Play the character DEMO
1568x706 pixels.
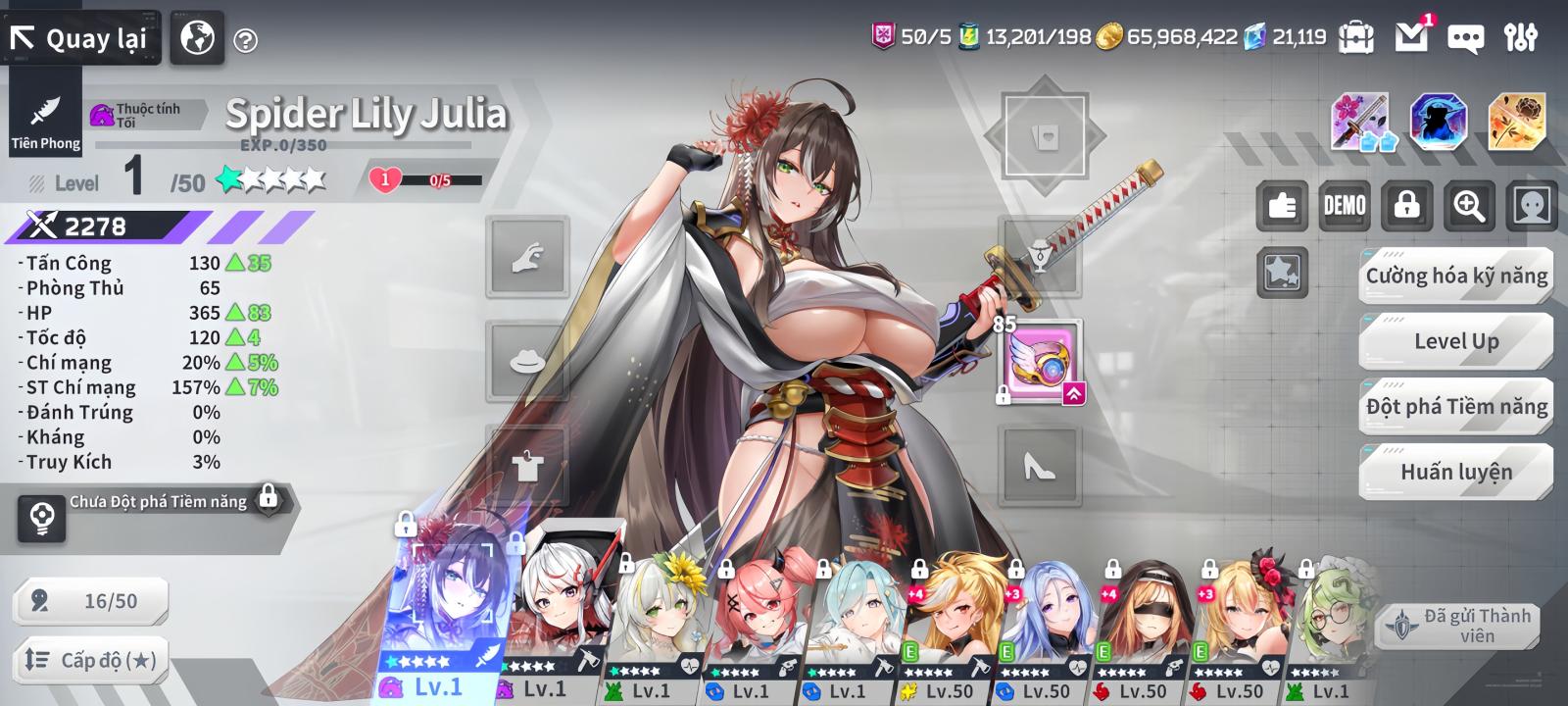(1345, 205)
